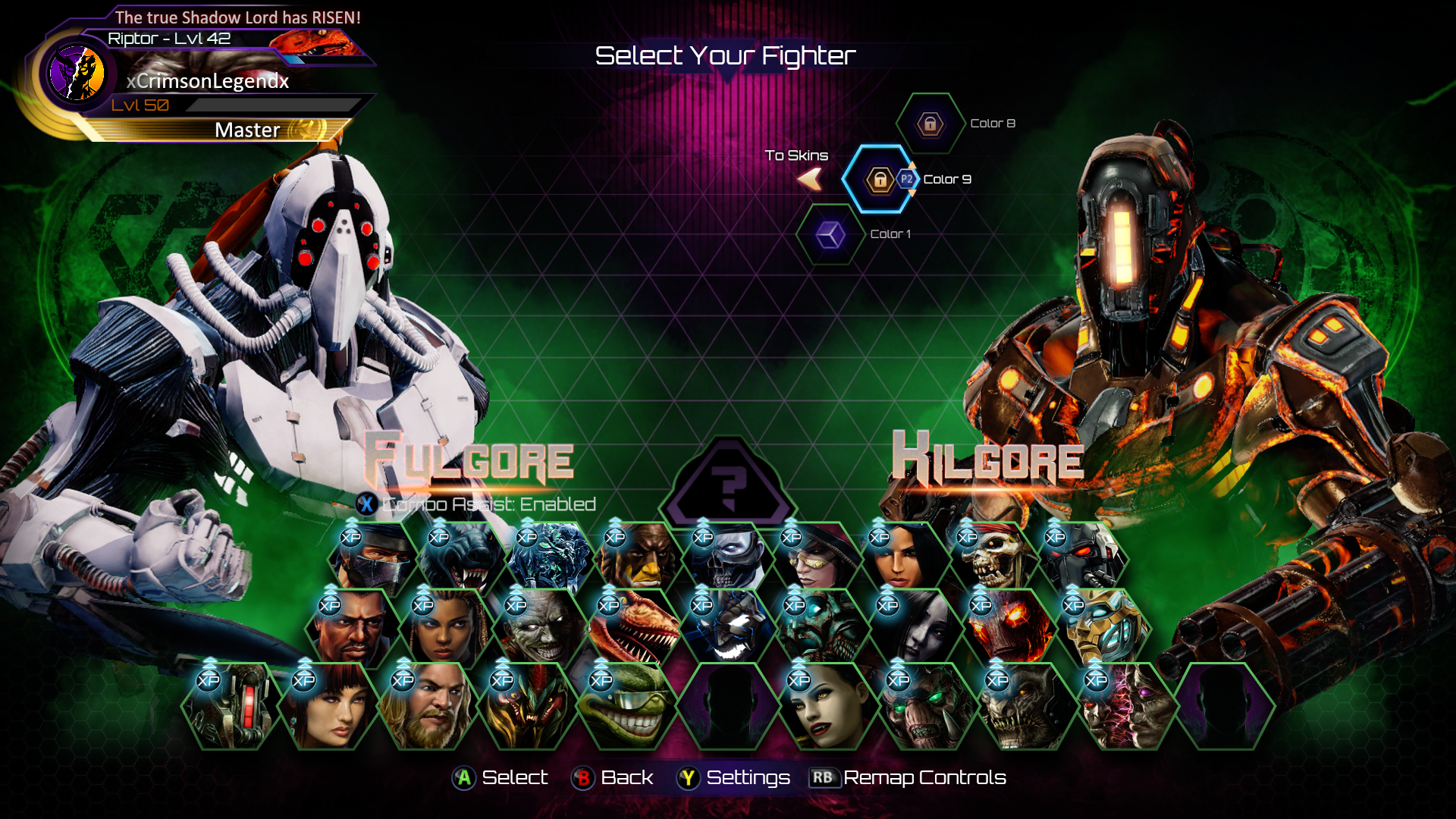Choose Orchid wearing yellow glasses
This screenshot has width=1456, height=819.
(814, 560)
